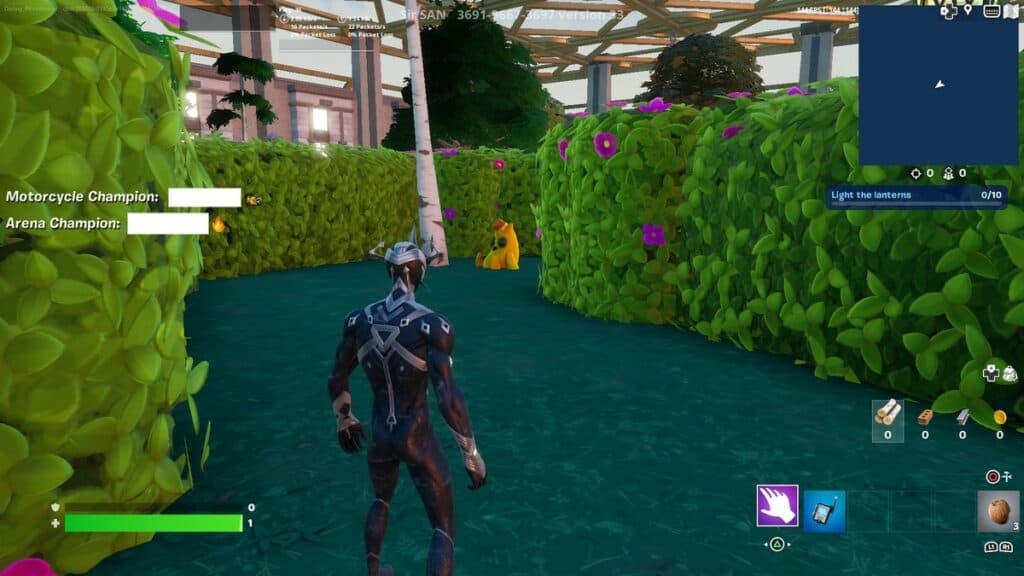
Task: Click the map pin marker icon
Action: (x=968, y=10)
